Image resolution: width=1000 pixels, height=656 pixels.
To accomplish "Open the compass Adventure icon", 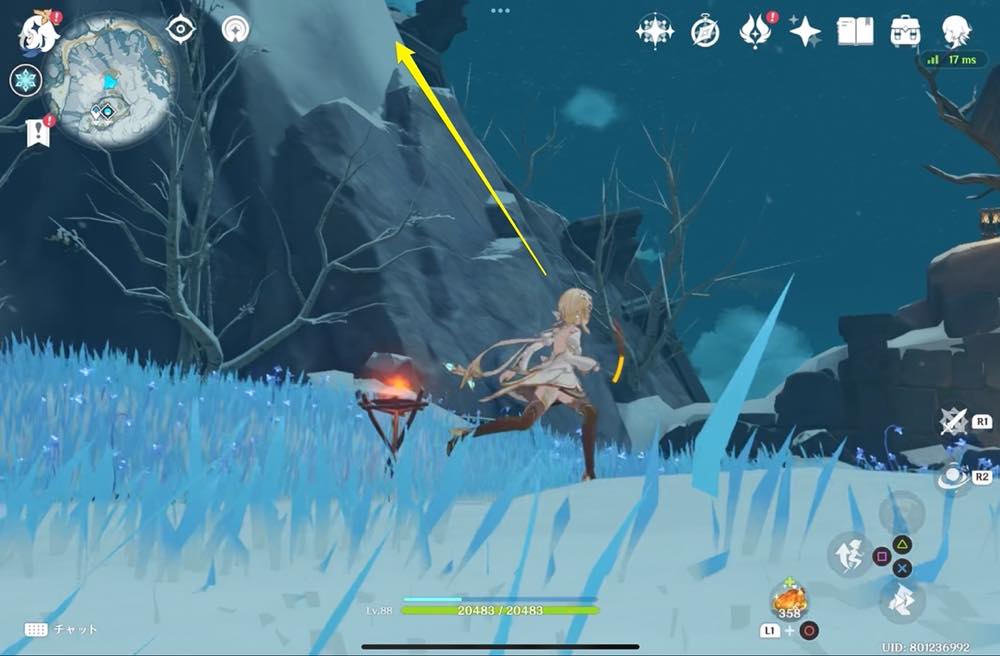I will coord(705,32).
